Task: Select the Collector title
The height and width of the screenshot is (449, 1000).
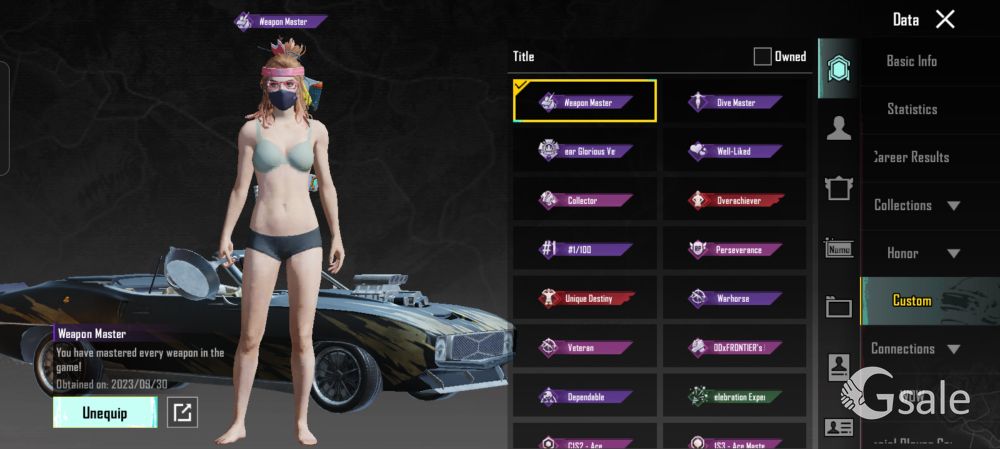Action: pos(585,200)
